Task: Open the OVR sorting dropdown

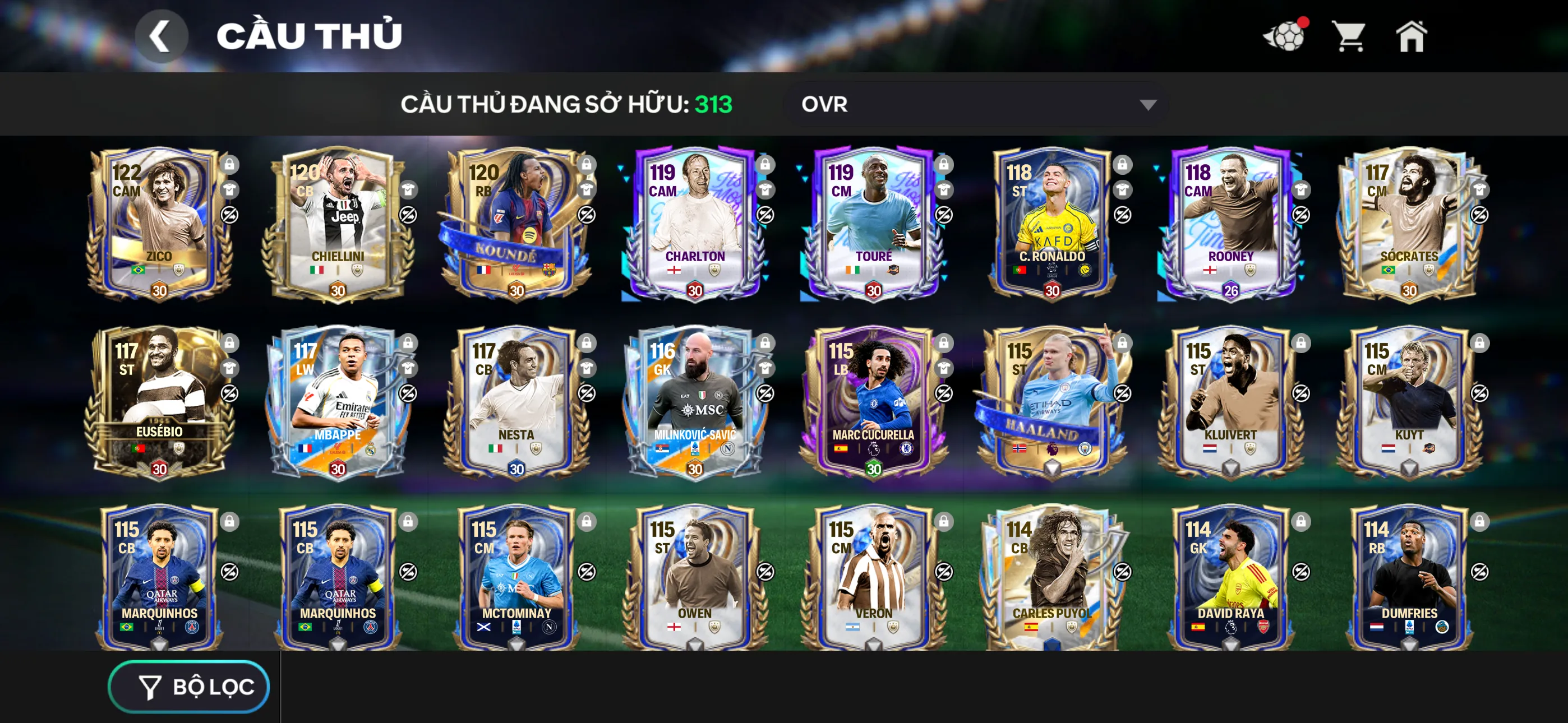Action: click(x=974, y=104)
